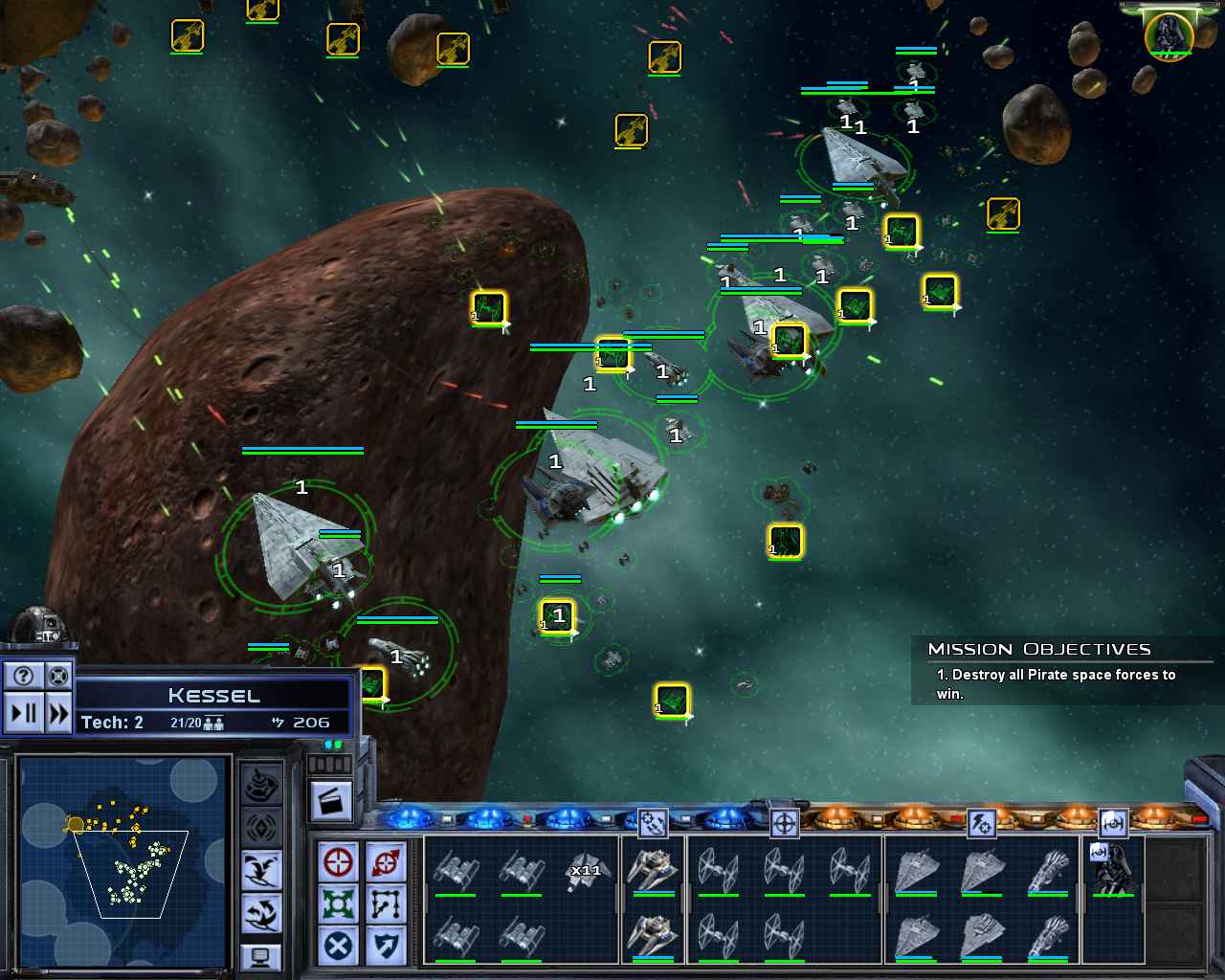Select the Darth Vader hero unit card
Viewport: 1225px width, 980px height.
coord(1113,869)
